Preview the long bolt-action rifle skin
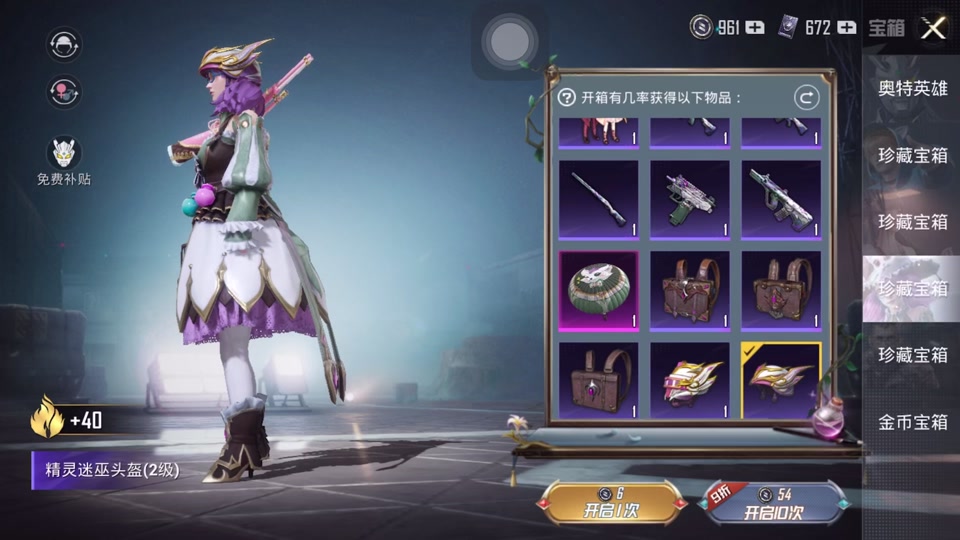 click(x=598, y=199)
